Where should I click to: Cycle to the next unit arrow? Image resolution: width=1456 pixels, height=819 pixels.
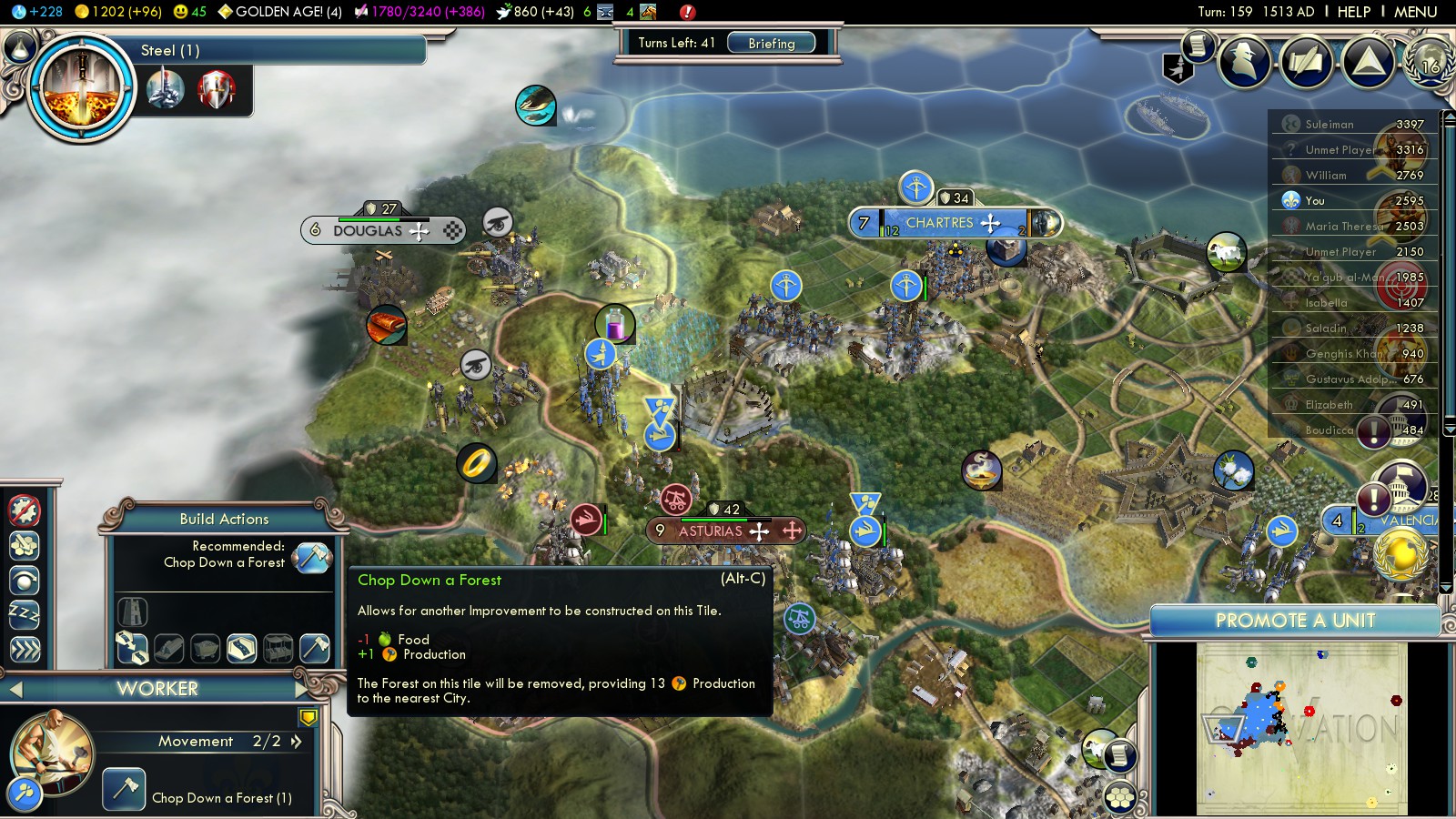click(x=301, y=689)
